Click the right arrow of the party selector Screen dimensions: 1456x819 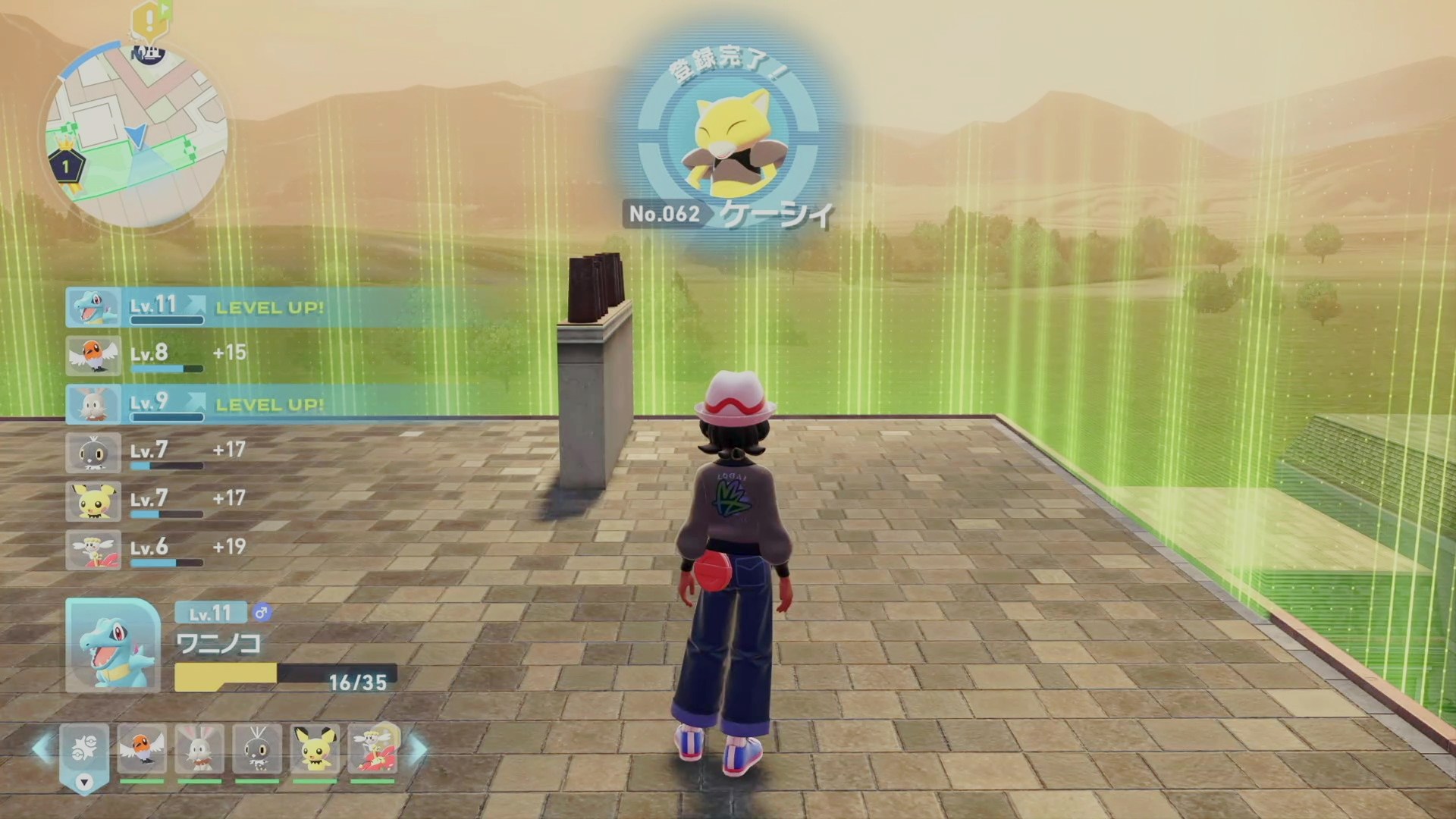pos(418,748)
